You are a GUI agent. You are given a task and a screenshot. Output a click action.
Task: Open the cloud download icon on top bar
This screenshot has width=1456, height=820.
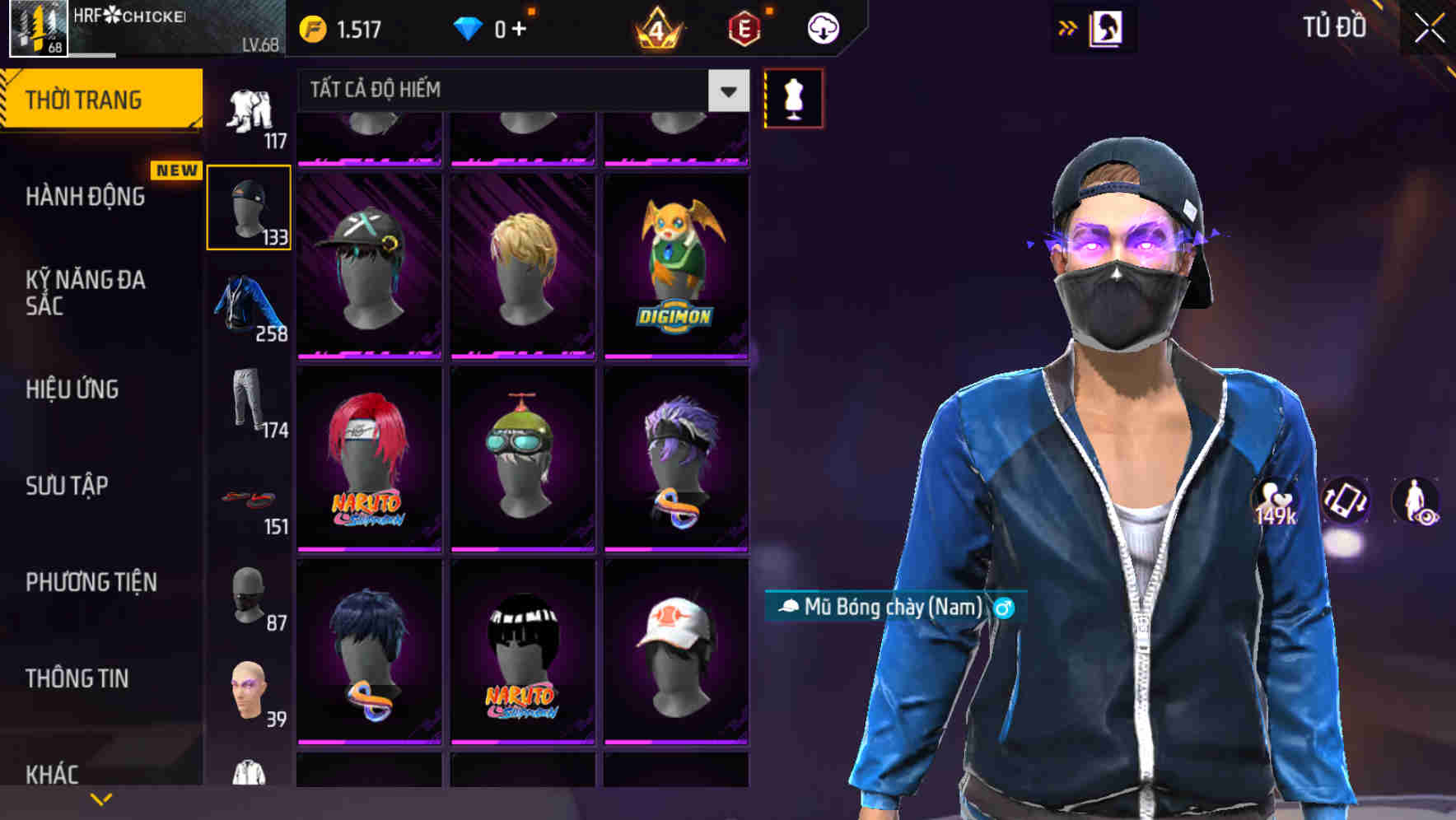(x=821, y=26)
